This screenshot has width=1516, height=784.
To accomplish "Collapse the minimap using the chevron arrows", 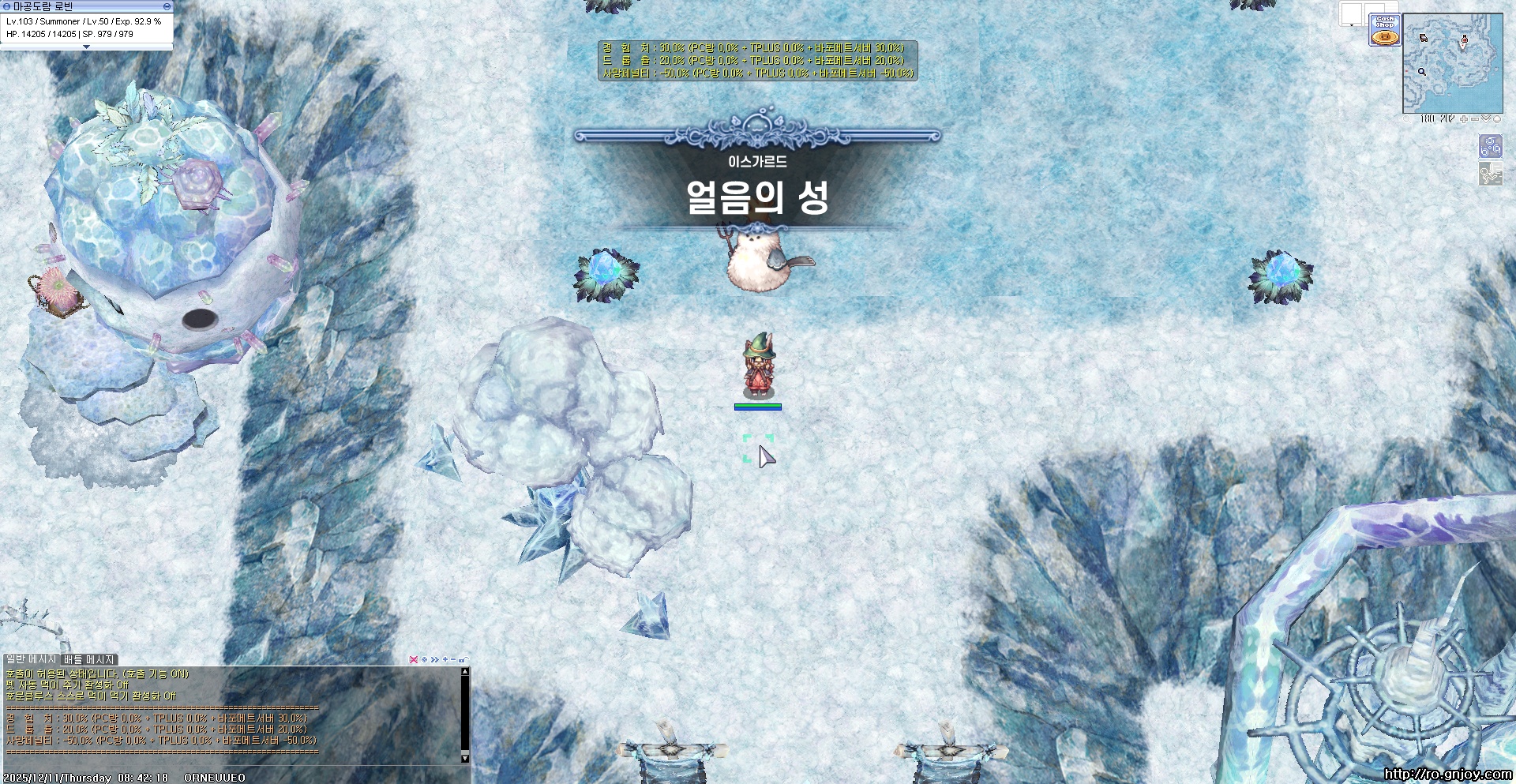I will point(1485,121).
